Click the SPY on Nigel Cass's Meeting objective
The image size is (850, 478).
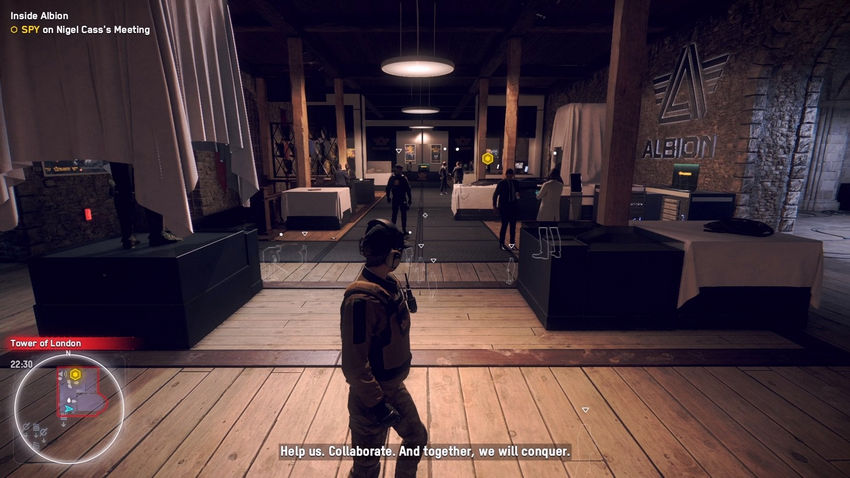80,30
